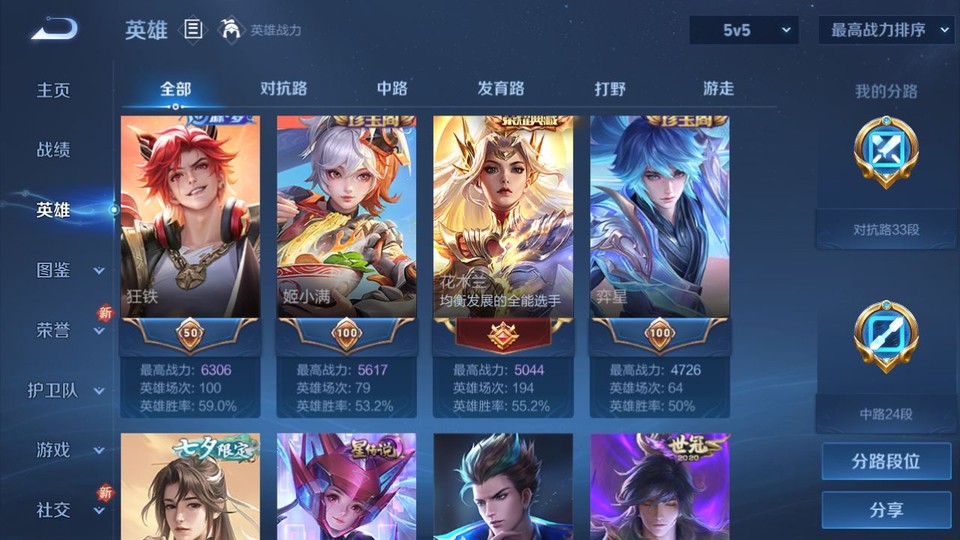View the 弈星 hero card
The image size is (960, 540).
659,220
